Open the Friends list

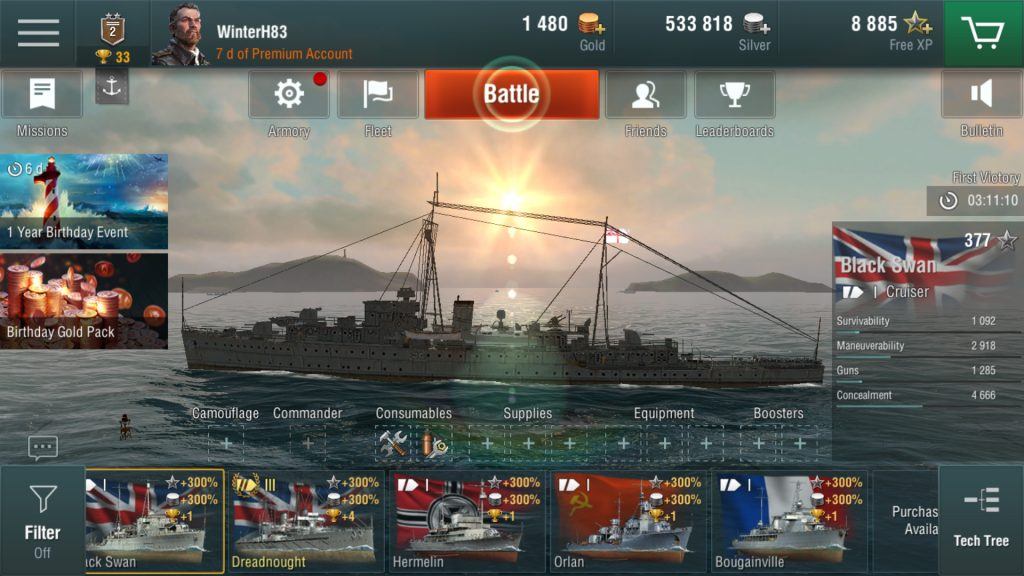click(x=645, y=95)
